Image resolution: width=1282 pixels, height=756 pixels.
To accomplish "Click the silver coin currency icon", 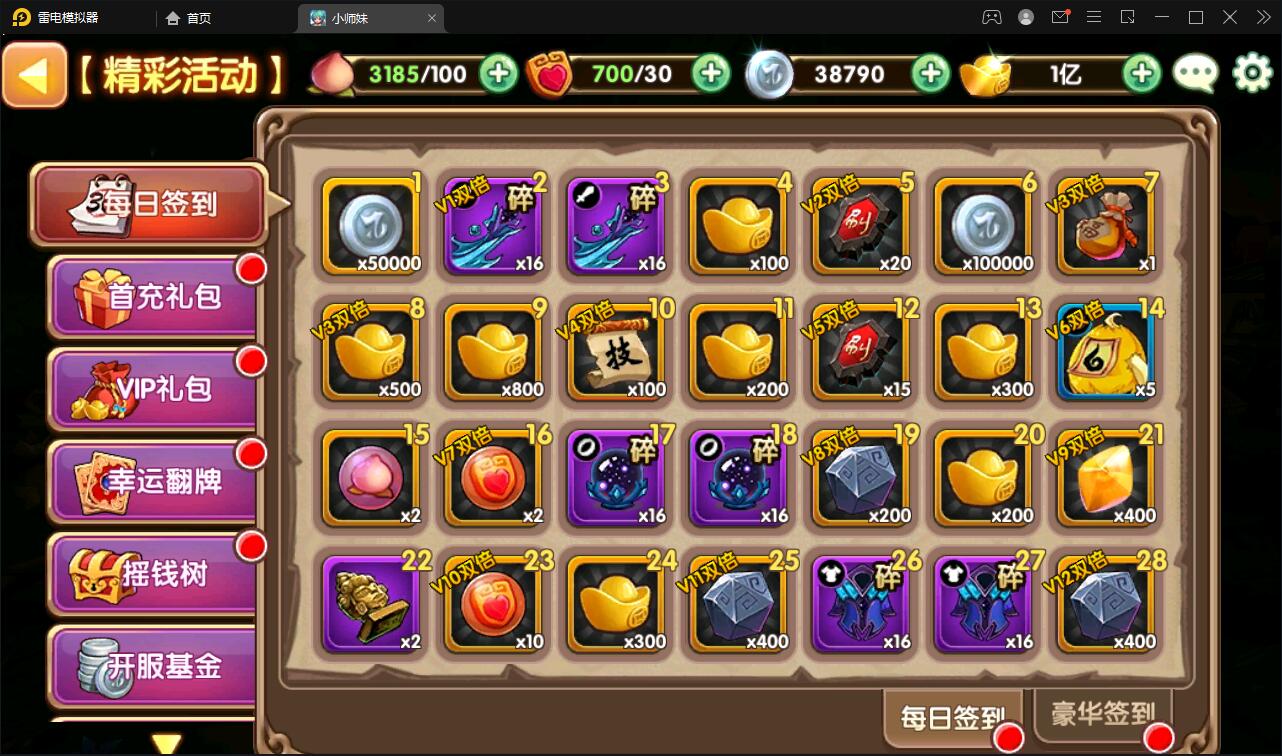I will click(x=770, y=73).
